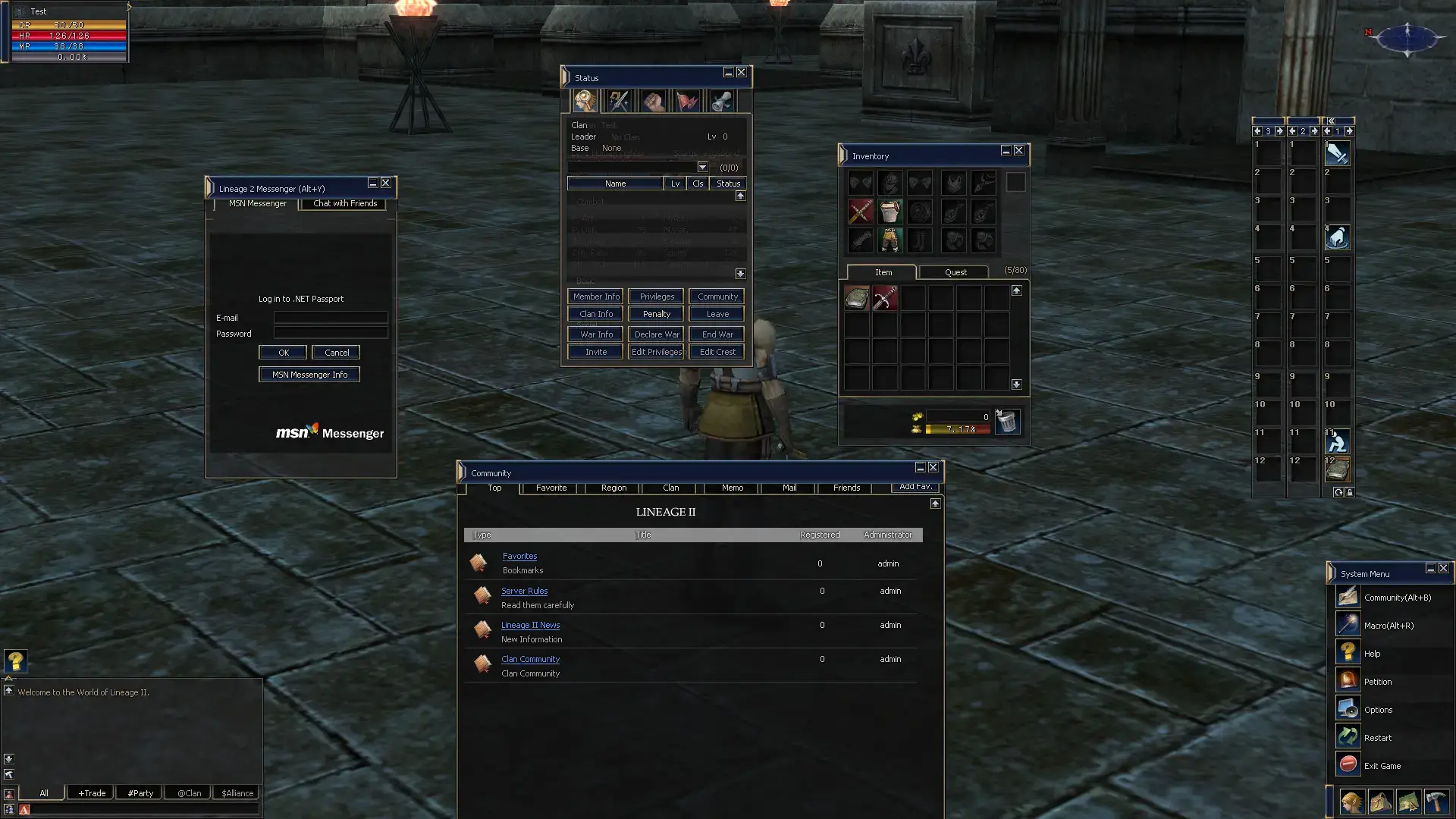Switch to Chat with Friends tab
This screenshot has width=1456, height=819.
coord(344,203)
